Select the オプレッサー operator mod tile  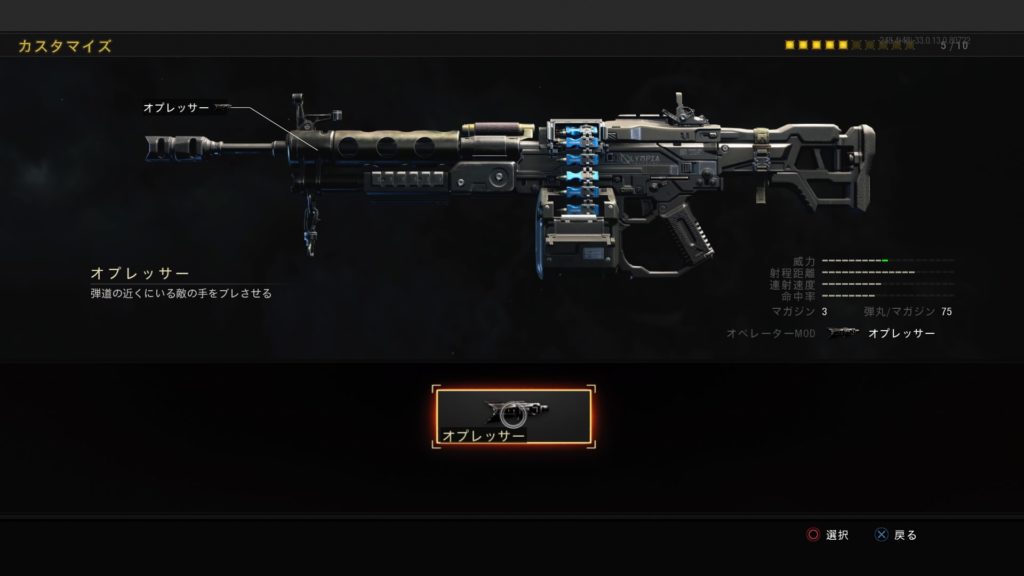point(513,418)
